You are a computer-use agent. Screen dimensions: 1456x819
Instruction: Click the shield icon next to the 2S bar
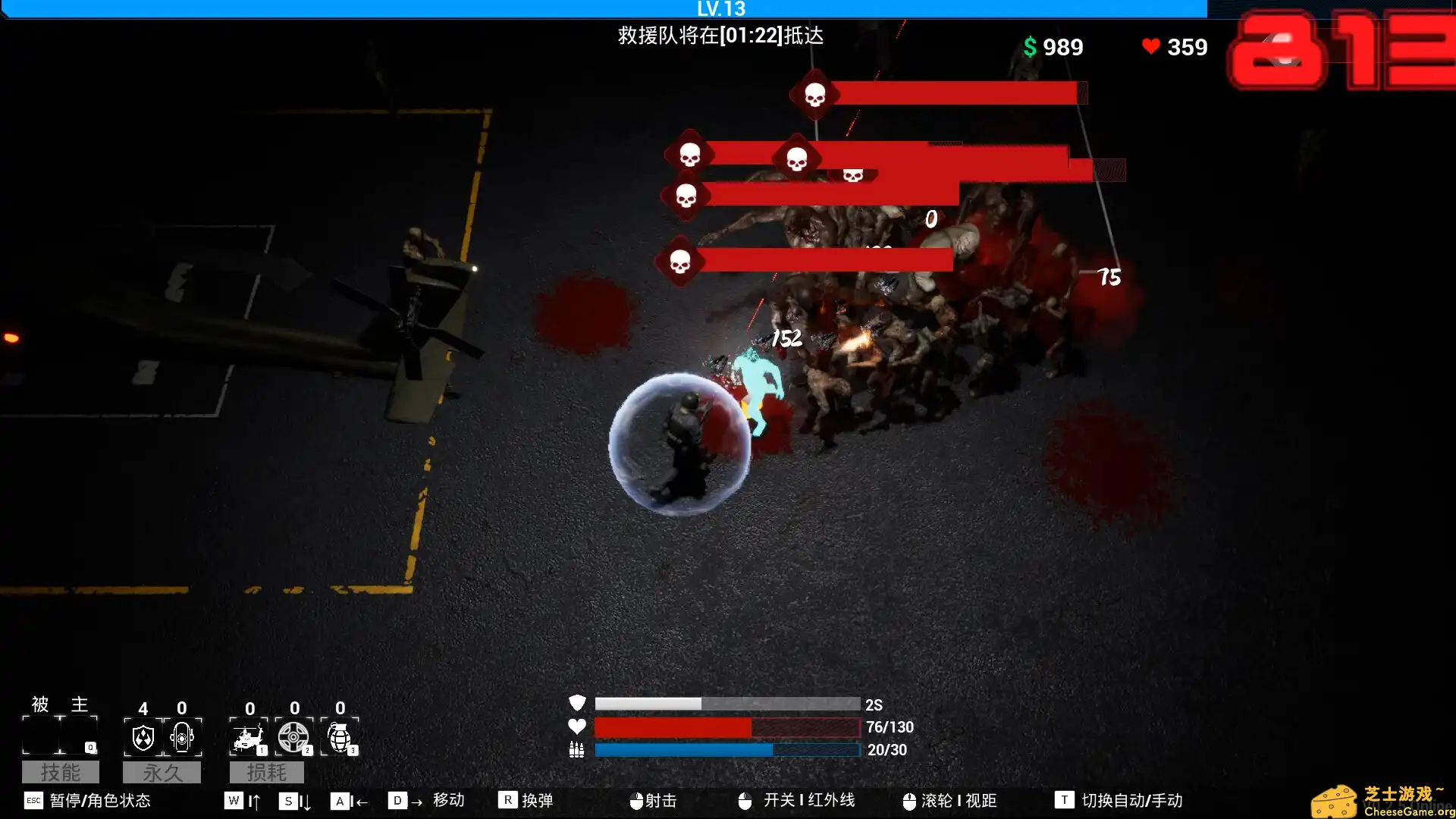pyautogui.click(x=578, y=704)
